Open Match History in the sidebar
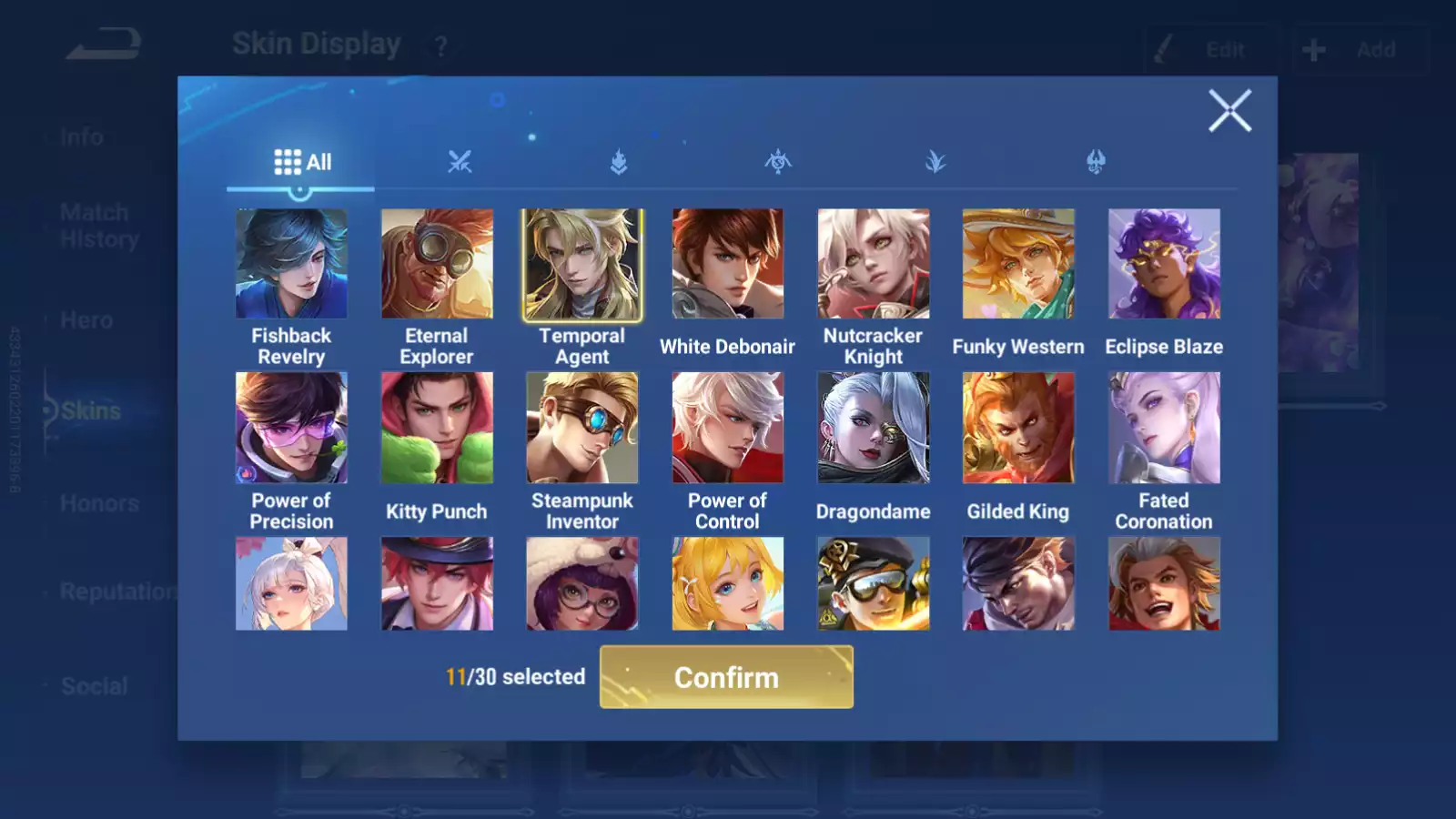Screen dimensions: 1456x819 [x=95, y=225]
